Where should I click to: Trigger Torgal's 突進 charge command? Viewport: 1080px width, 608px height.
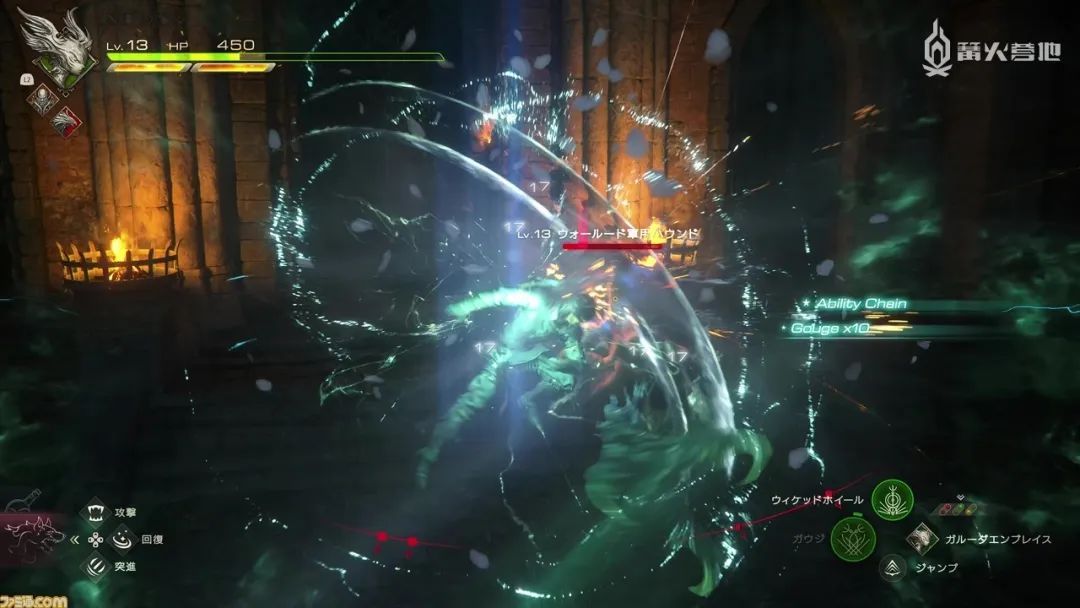95,567
